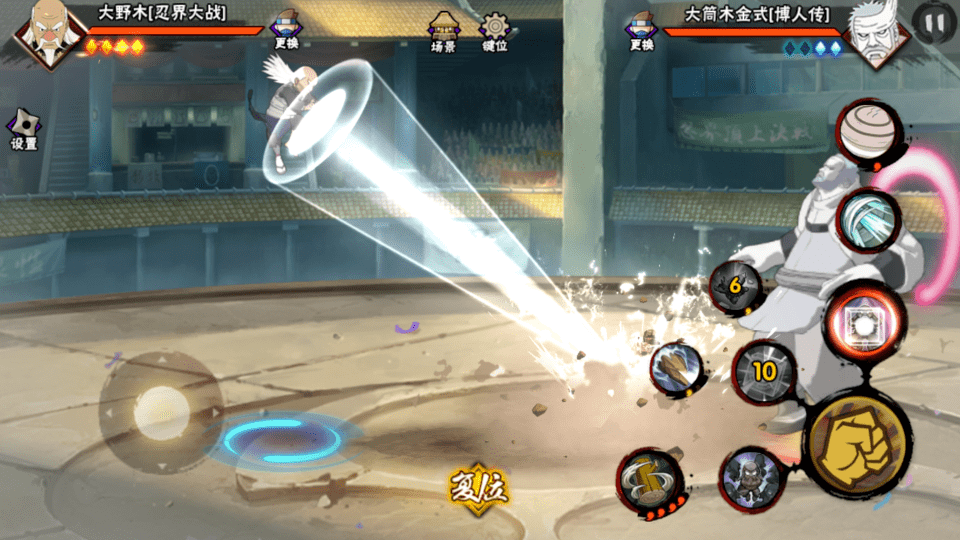Image resolution: width=960 pixels, height=540 pixels.
Task: Trigger the striped stone ball ultimate skill
Action: pos(867,134)
